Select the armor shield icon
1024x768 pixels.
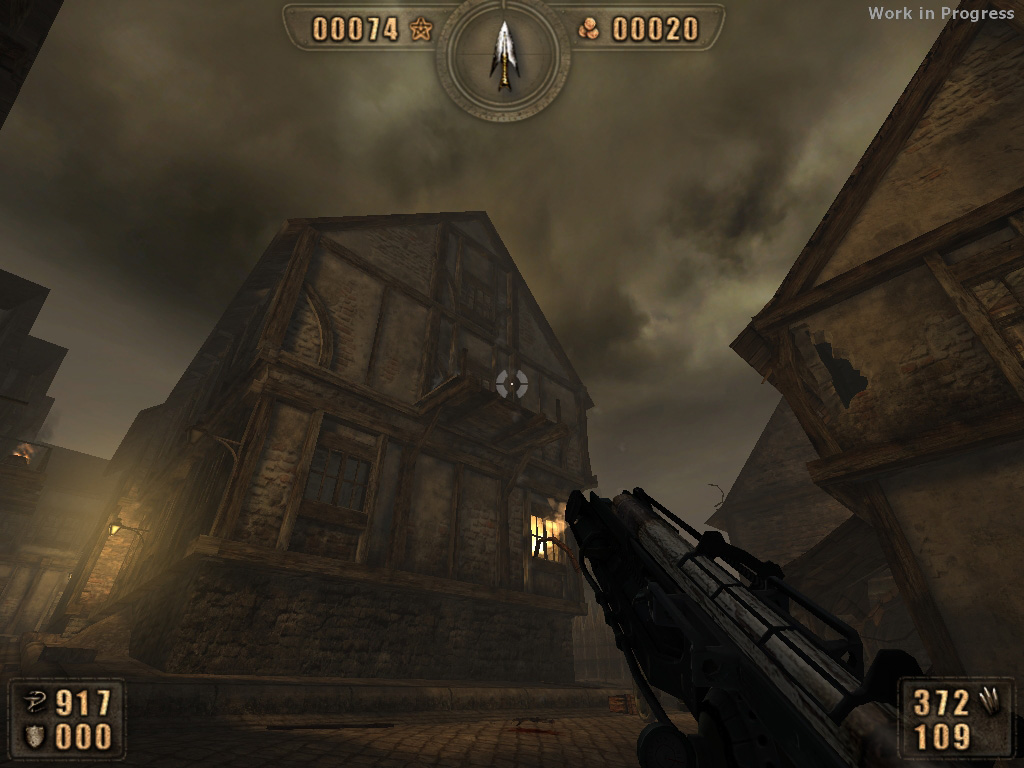click(x=35, y=736)
